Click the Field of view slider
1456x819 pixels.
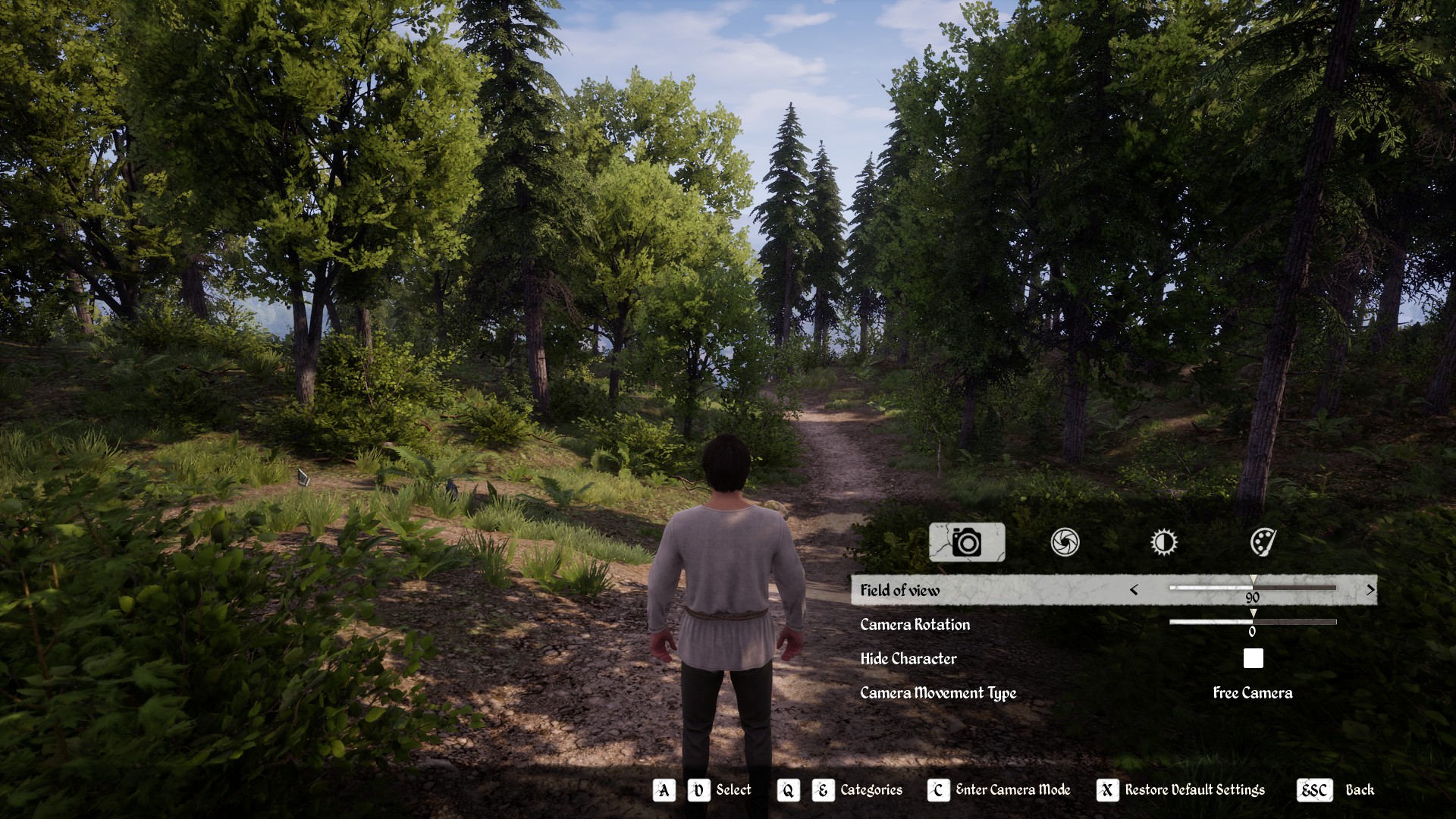(x=1253, y=587)
